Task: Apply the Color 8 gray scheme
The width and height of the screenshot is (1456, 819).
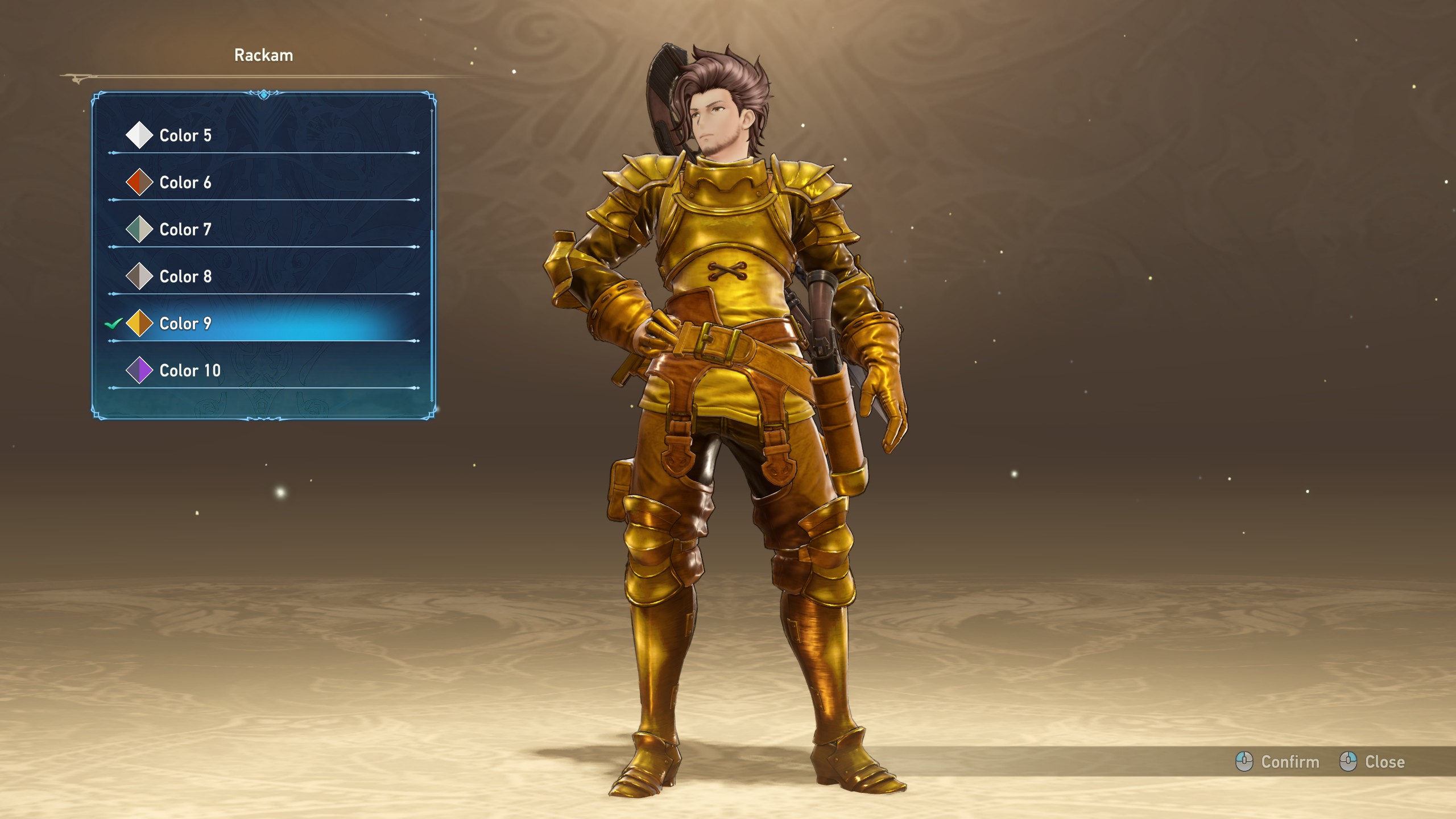Action: 185,277
